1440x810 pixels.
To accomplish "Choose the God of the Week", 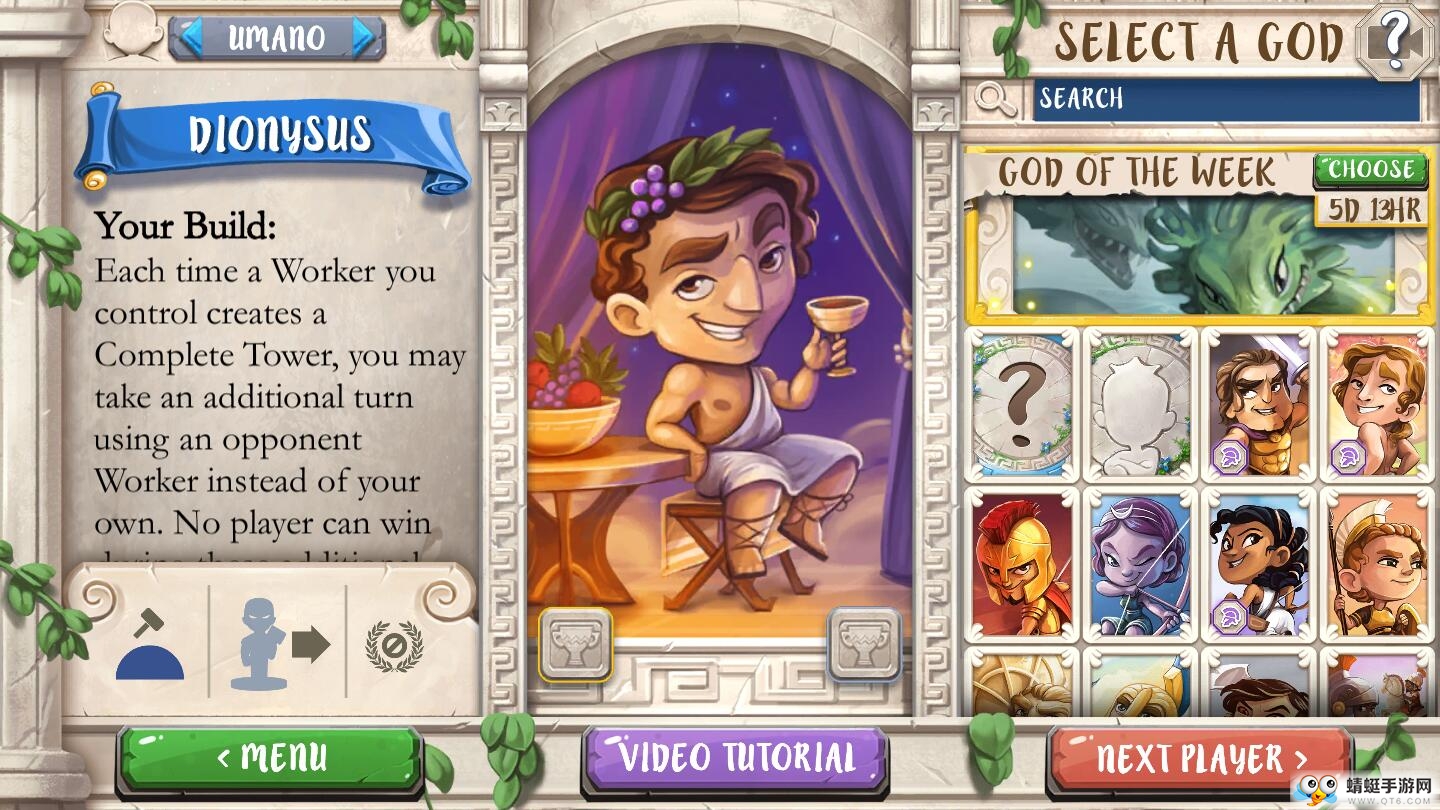I will coord(1370,169).
